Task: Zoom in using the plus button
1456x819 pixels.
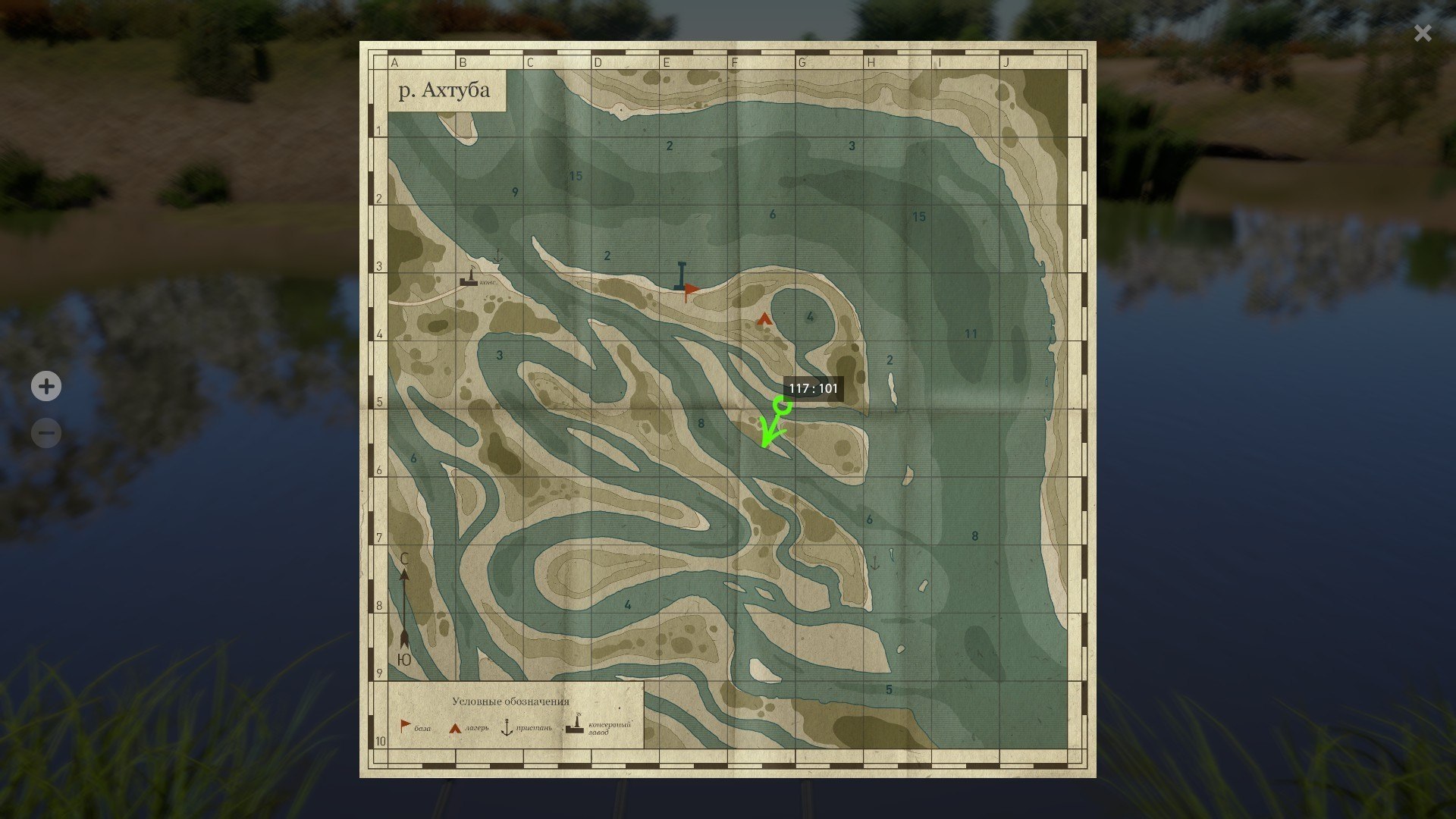Action: [x=46, y=387]
